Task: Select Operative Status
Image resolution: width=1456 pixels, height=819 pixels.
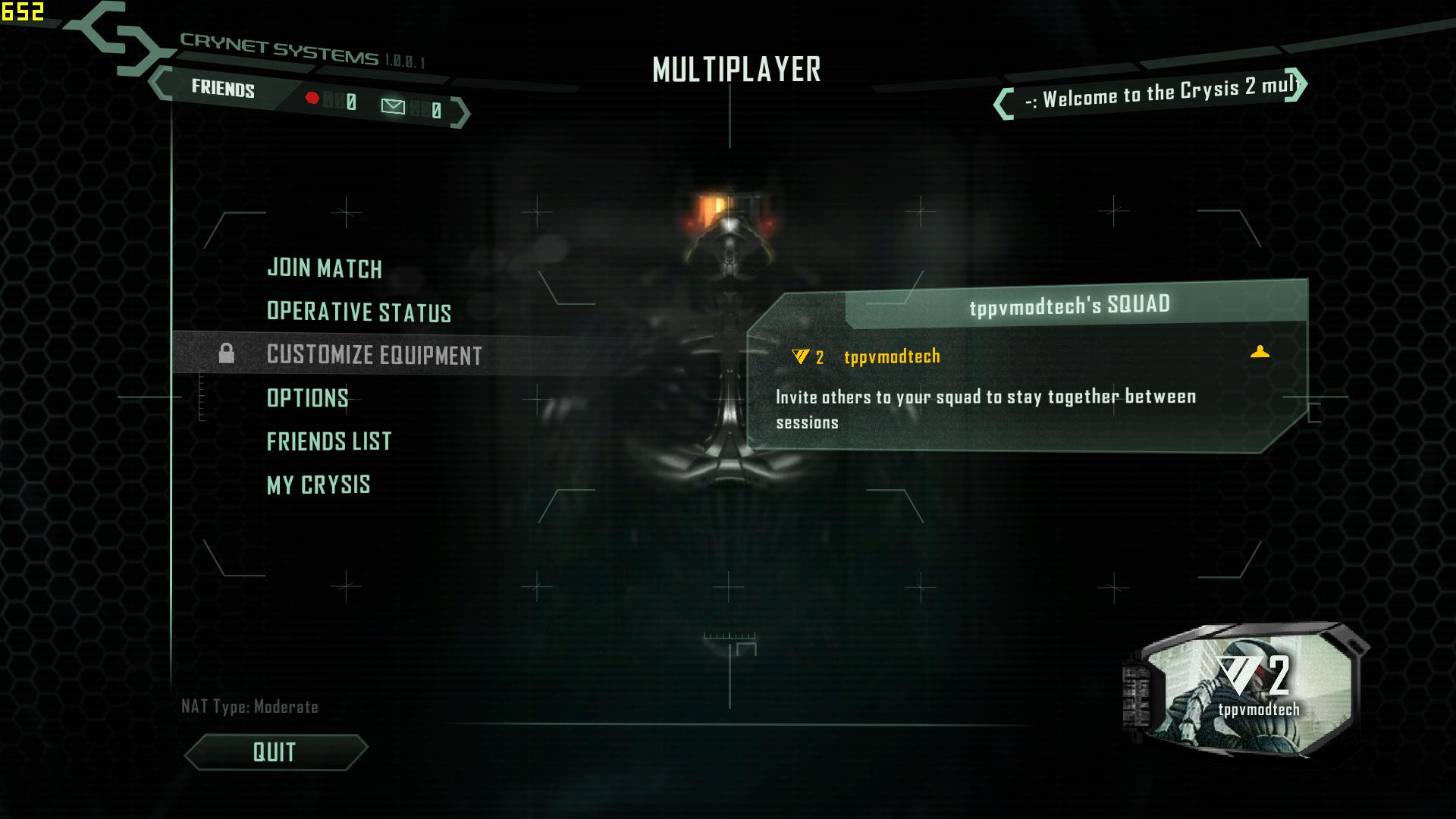Action: click(x=359, y=312)
